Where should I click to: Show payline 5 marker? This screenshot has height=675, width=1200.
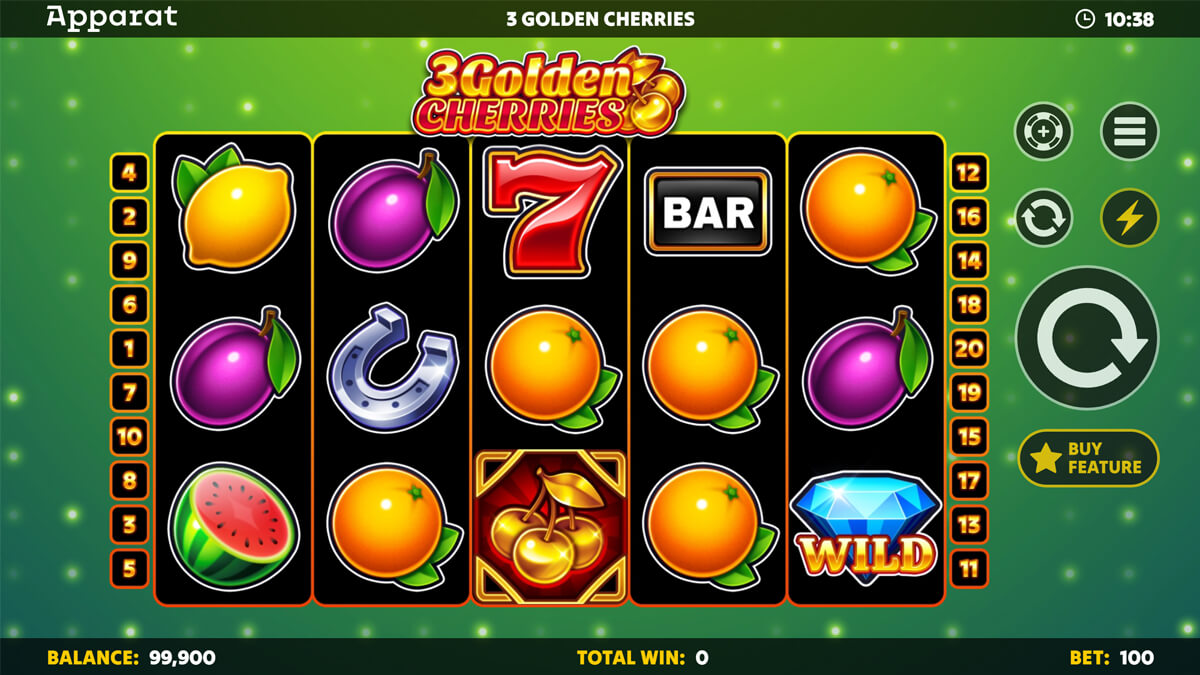(129, 567)
